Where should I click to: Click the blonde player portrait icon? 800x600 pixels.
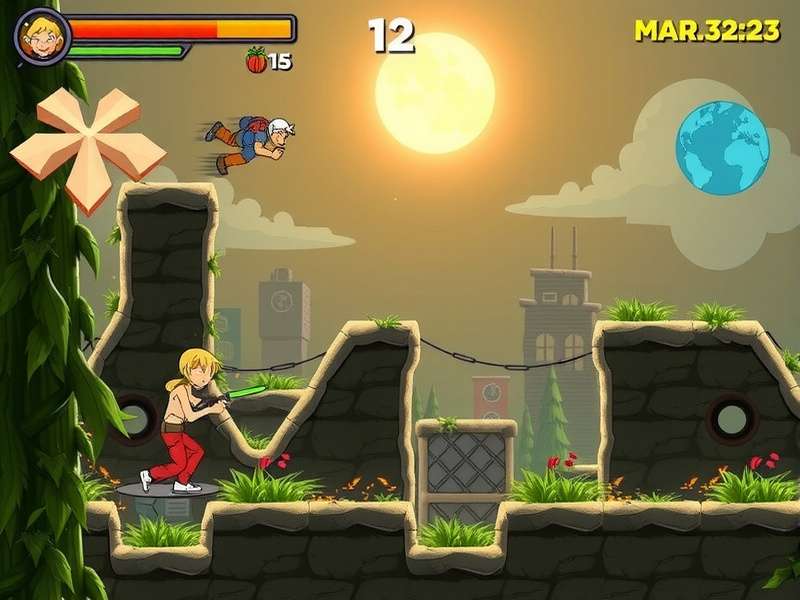41,36
